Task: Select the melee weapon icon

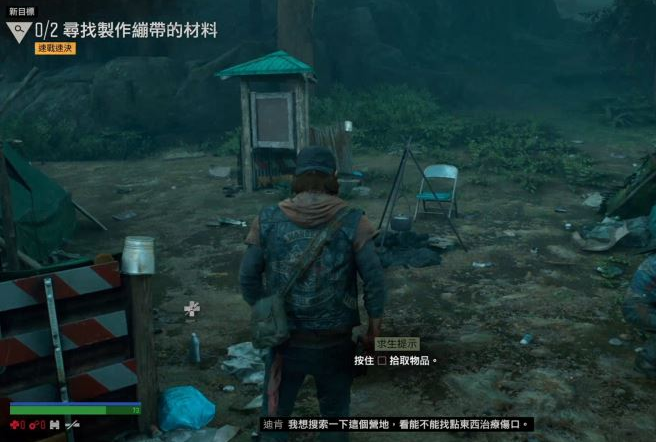Action: pos(72,425)
